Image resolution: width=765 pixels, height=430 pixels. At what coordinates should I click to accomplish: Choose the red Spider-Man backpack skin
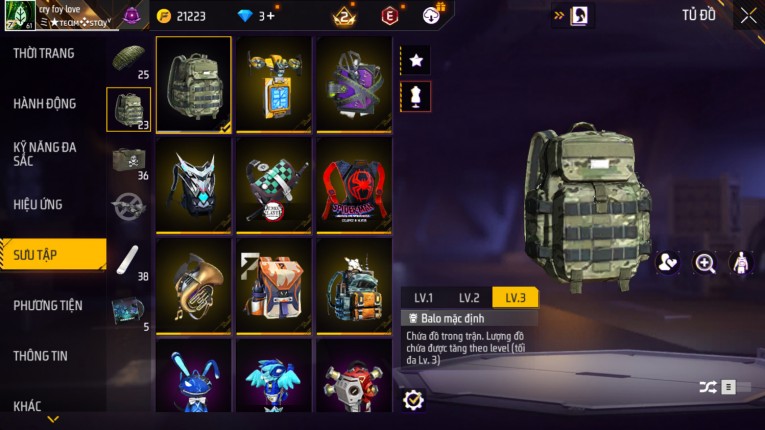pyautogui.click(x=354, y=184)
